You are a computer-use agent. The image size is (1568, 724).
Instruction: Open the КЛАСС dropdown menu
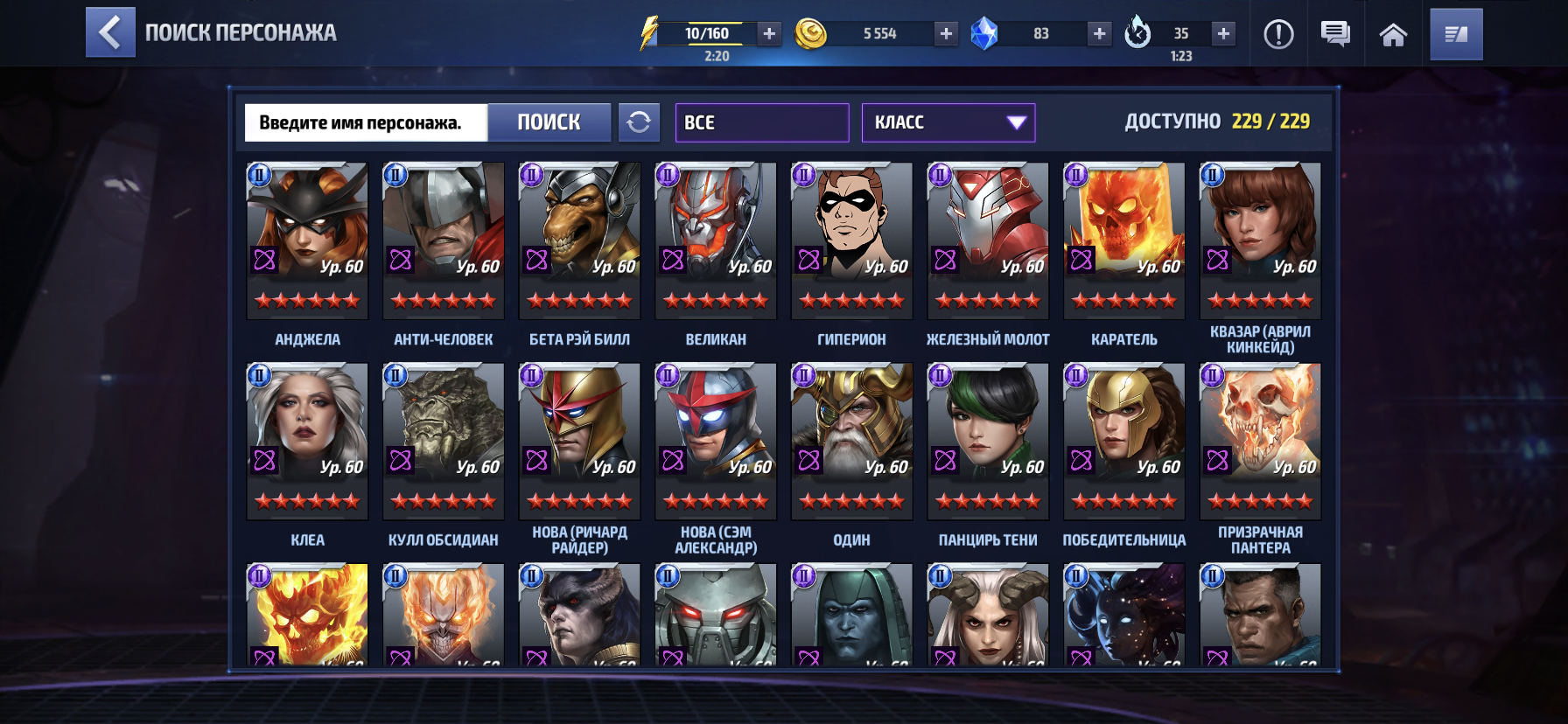tap(948, 122)
